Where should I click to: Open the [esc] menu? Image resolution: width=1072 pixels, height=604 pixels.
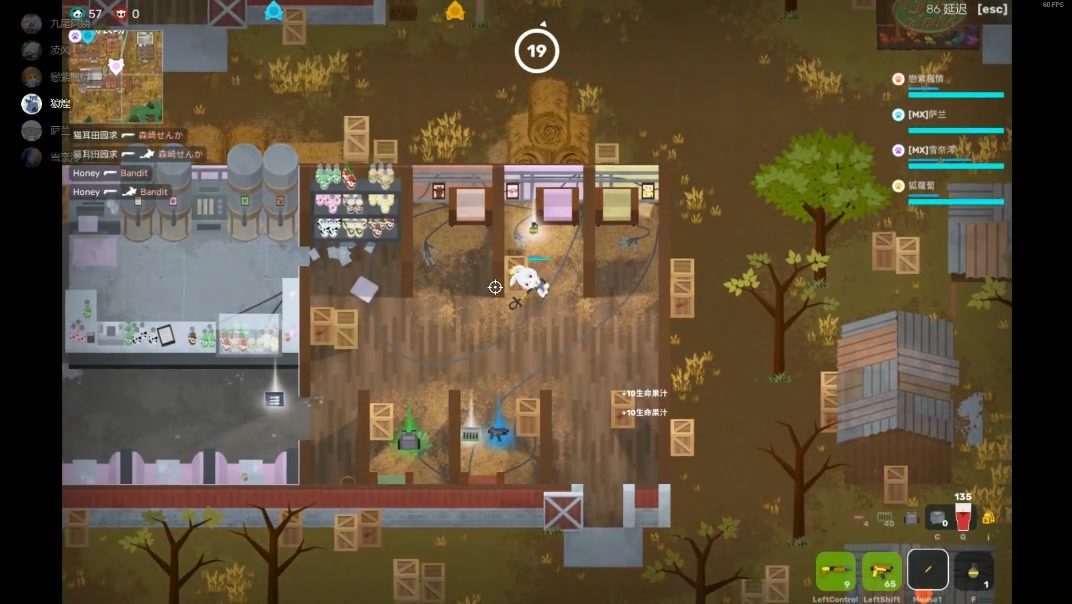tap(992, 10)
